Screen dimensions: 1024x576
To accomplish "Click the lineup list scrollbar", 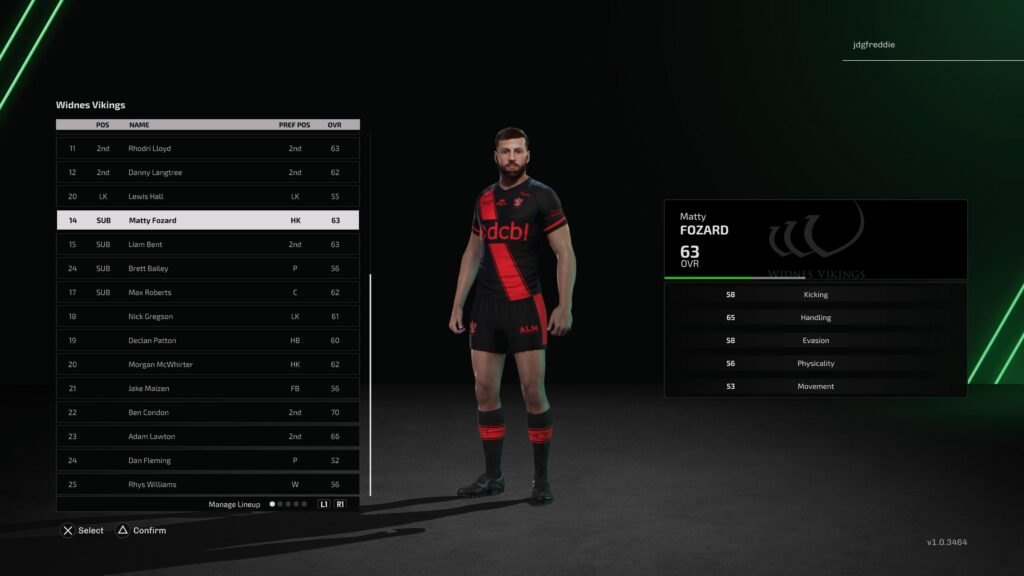I will point(370,385).
